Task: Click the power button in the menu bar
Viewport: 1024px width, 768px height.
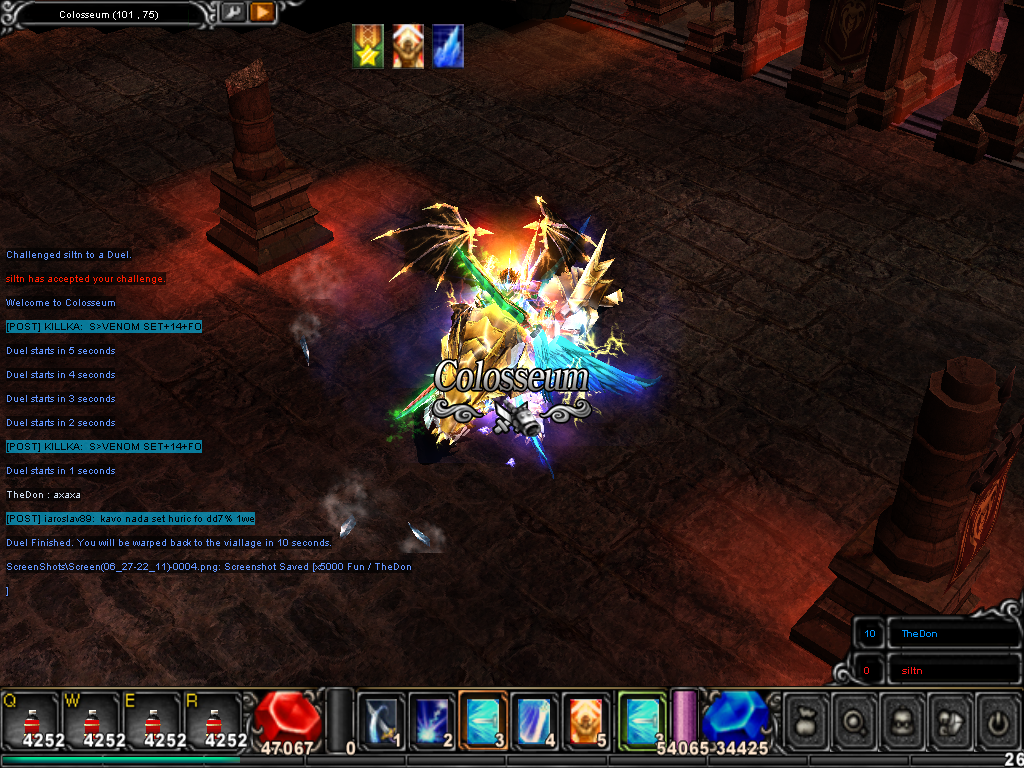Action: [999, 720]
